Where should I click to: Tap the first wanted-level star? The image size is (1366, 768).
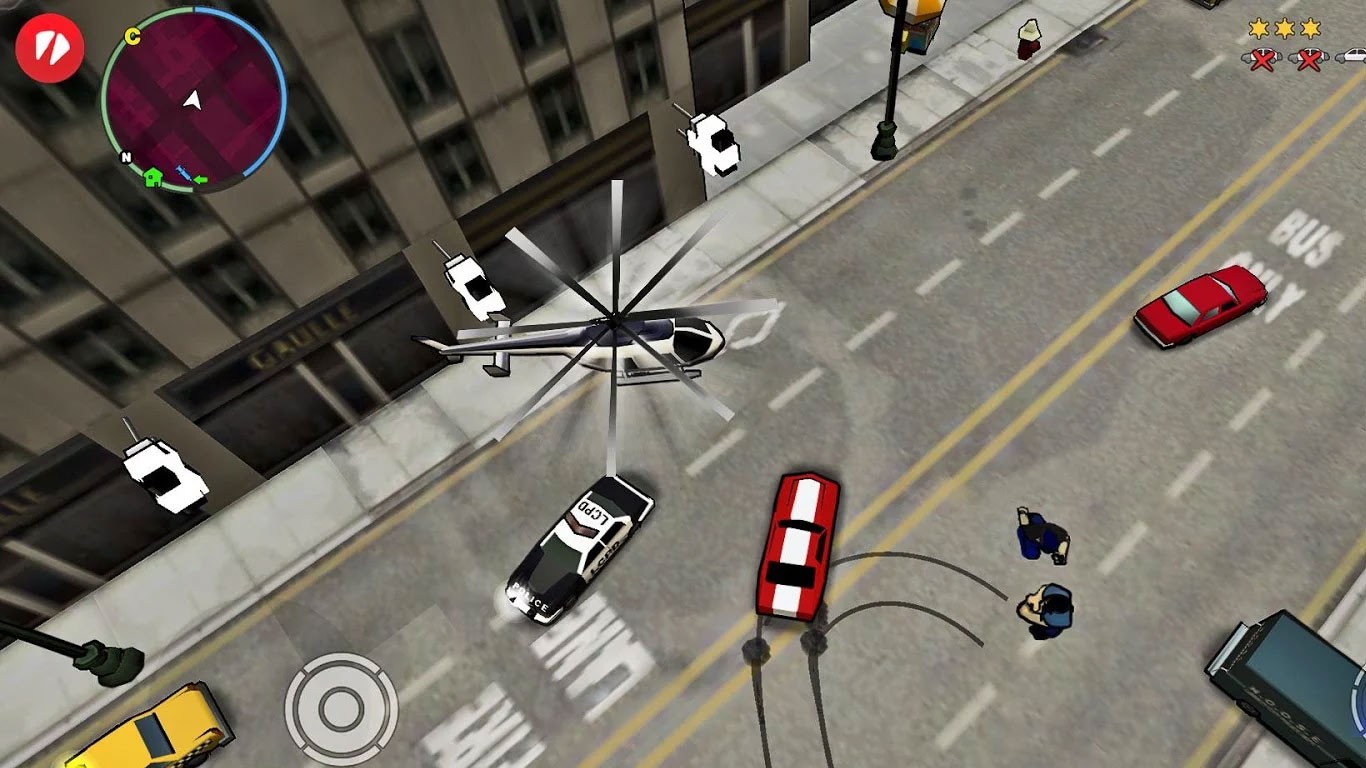tap(1258, 28)
